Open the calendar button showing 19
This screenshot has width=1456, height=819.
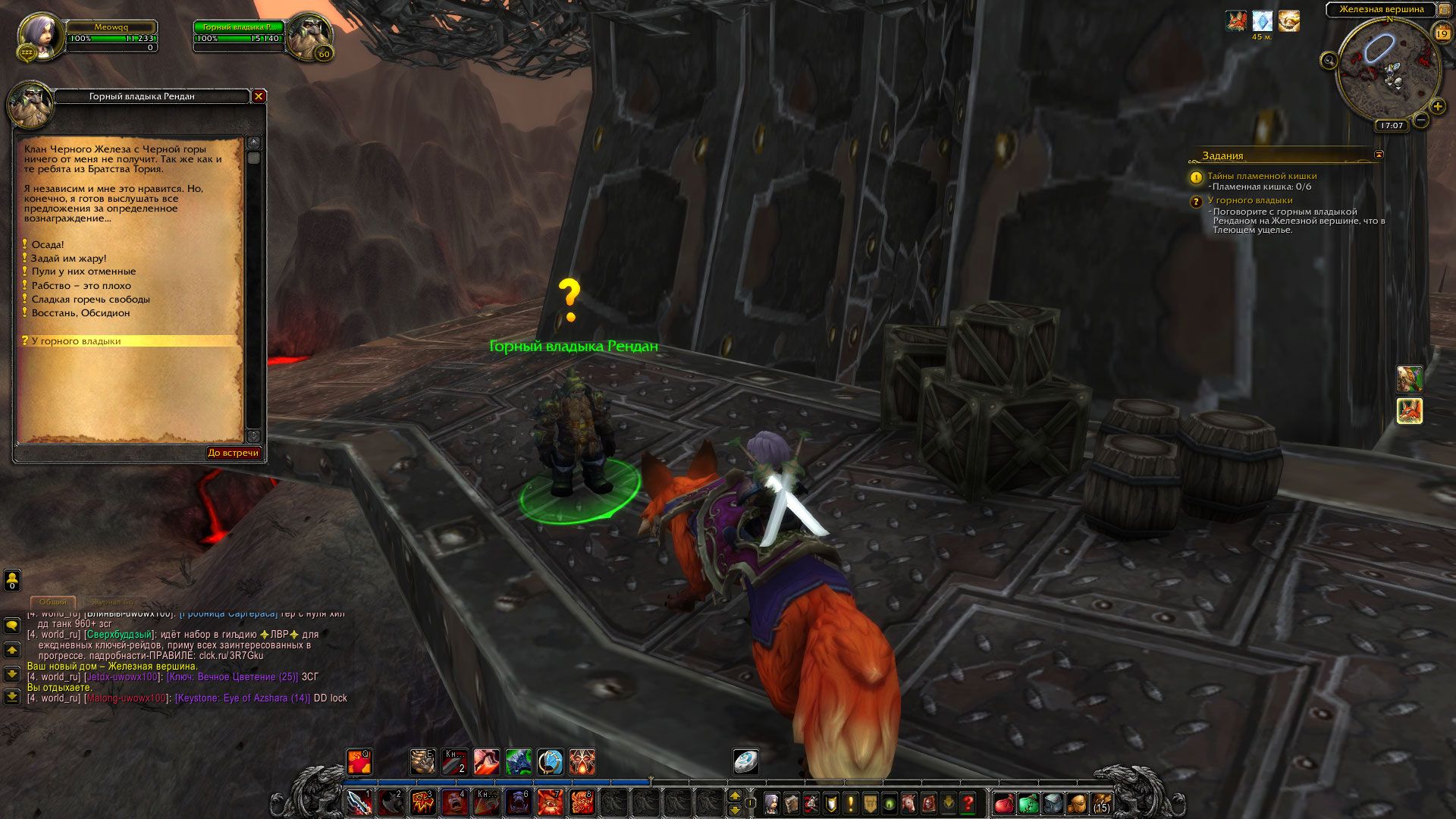pyautogui.click(x=1442, y=33)
